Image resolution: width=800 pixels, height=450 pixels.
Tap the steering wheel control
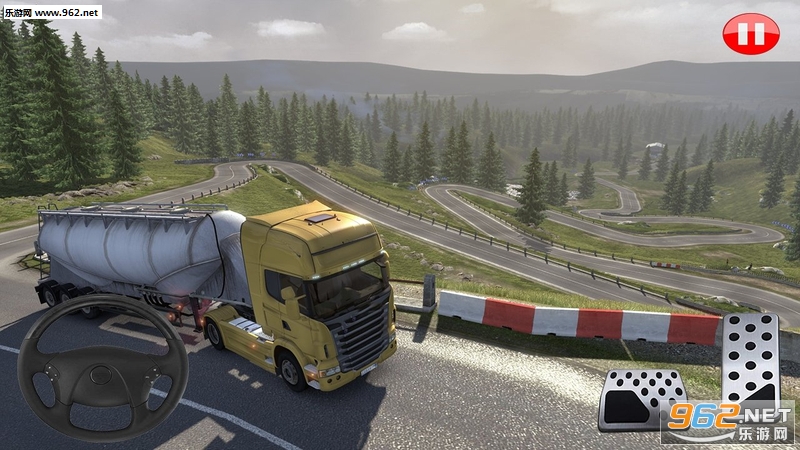coord(103,371)
